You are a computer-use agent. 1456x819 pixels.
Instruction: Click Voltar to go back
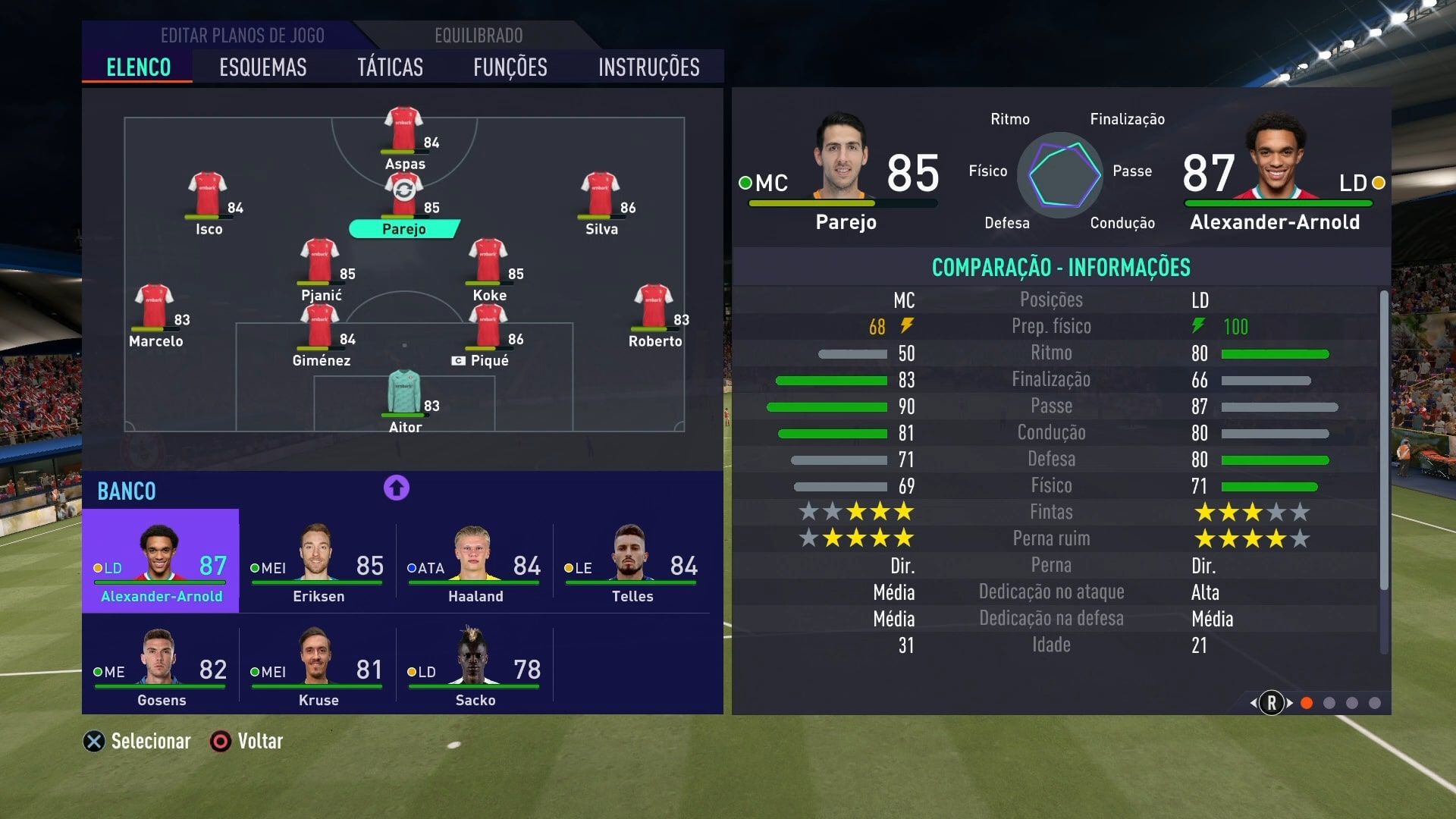[x=261, y=741]
